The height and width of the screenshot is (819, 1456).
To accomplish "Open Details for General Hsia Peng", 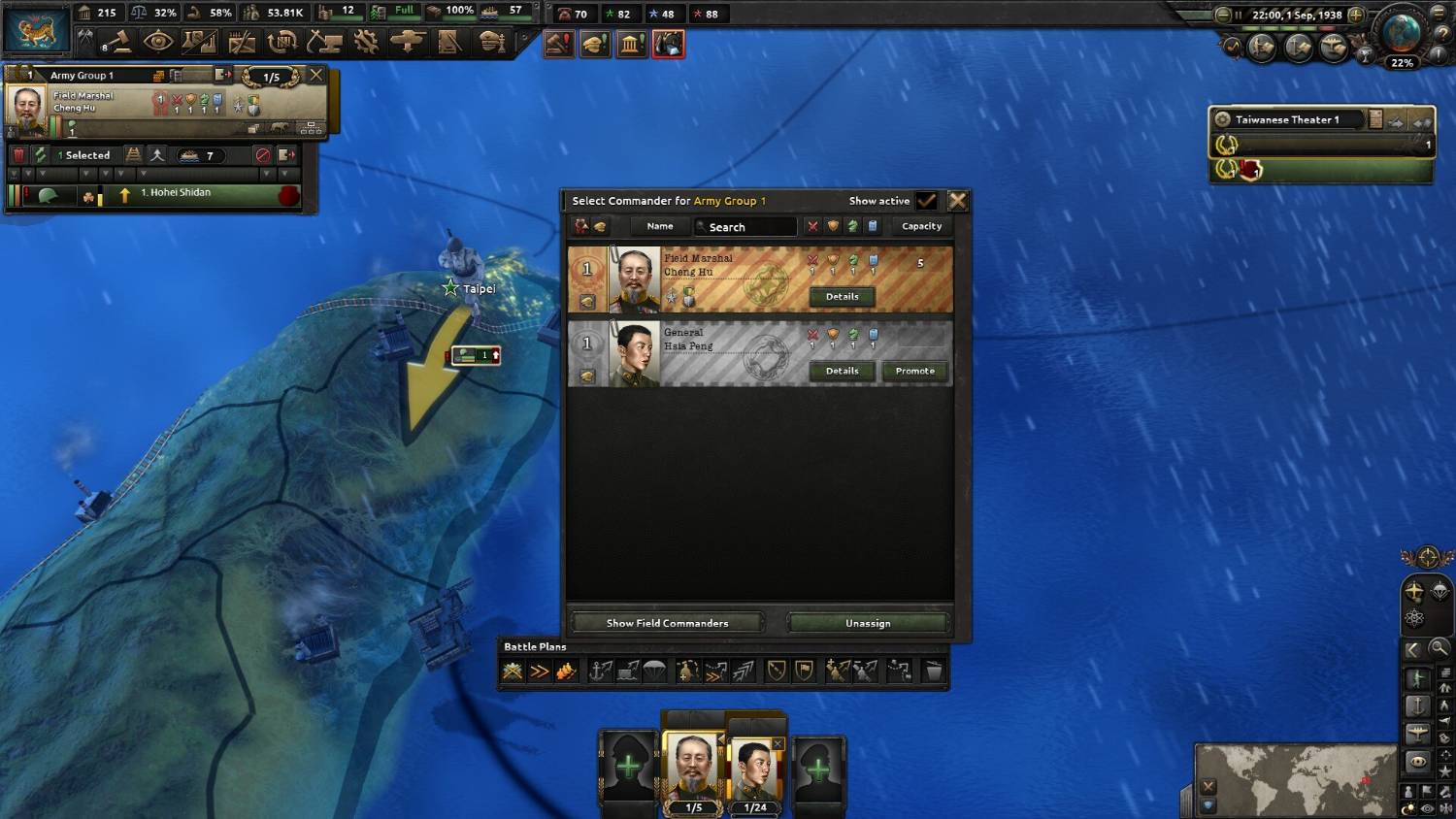I will click(x=842, y=371).
